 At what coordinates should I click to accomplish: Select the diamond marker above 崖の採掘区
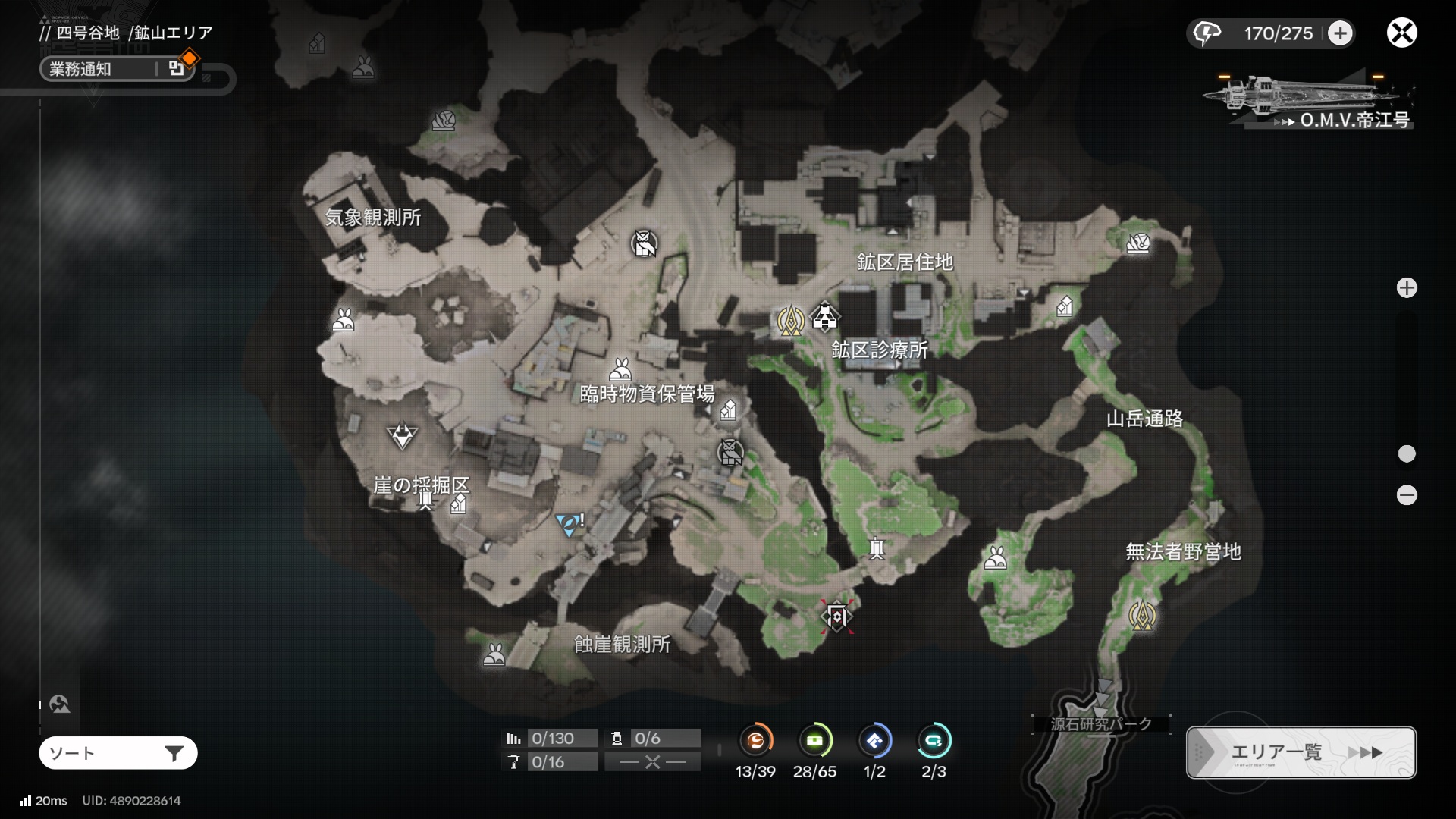pyautogui.click(x=402, y=435)
